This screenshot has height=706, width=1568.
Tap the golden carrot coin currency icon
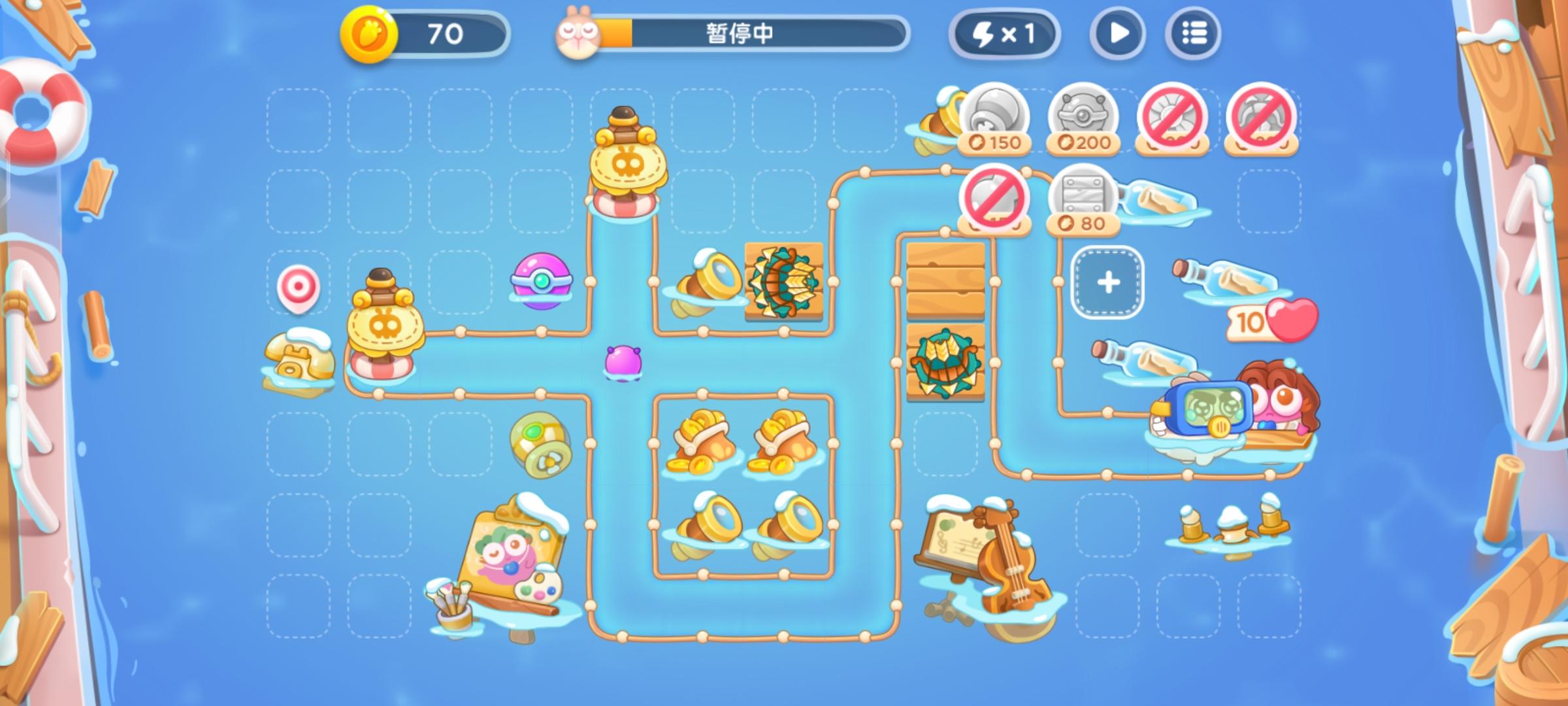(x=368, y=32)
